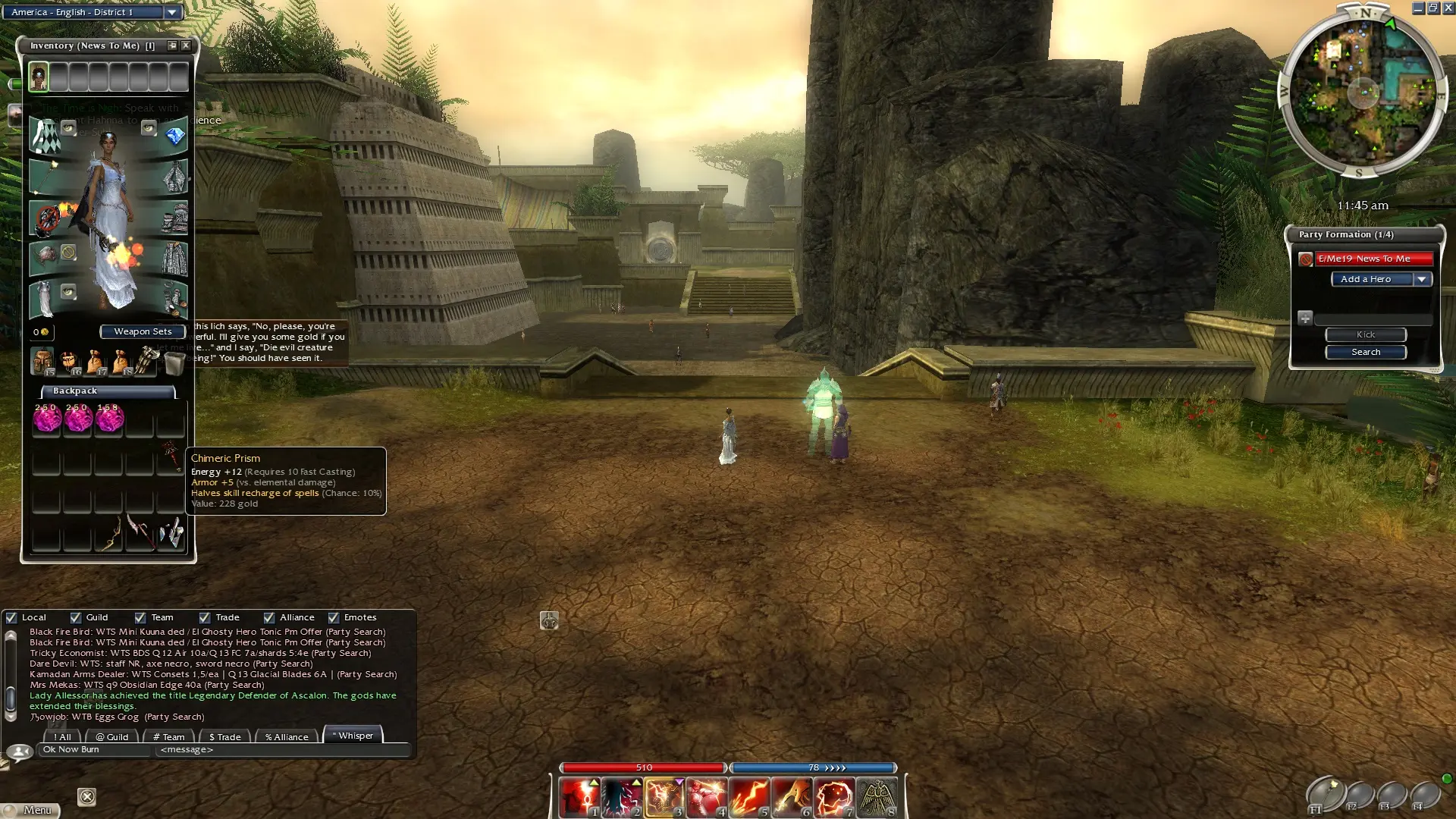Viewport: 1456px width, 819px height.
Task: Toggle the Local chat filter checkbox
Action: (x=11, y=617)
